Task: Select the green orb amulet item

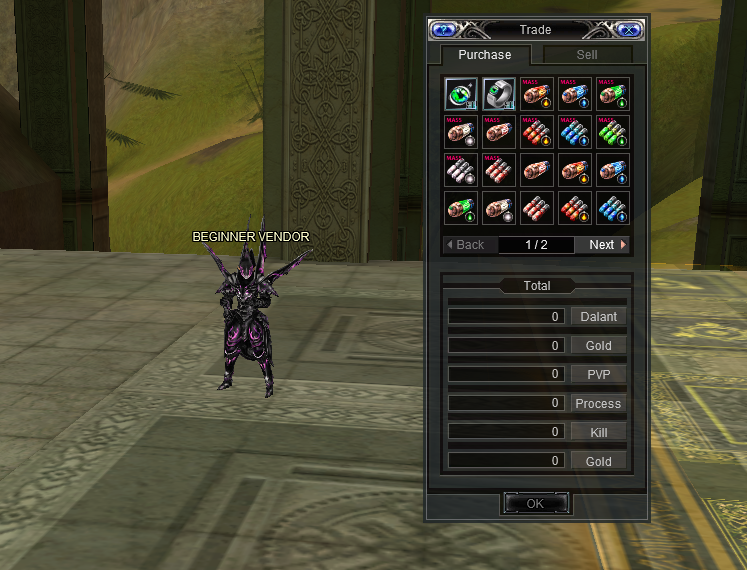Action: point(460,93)
